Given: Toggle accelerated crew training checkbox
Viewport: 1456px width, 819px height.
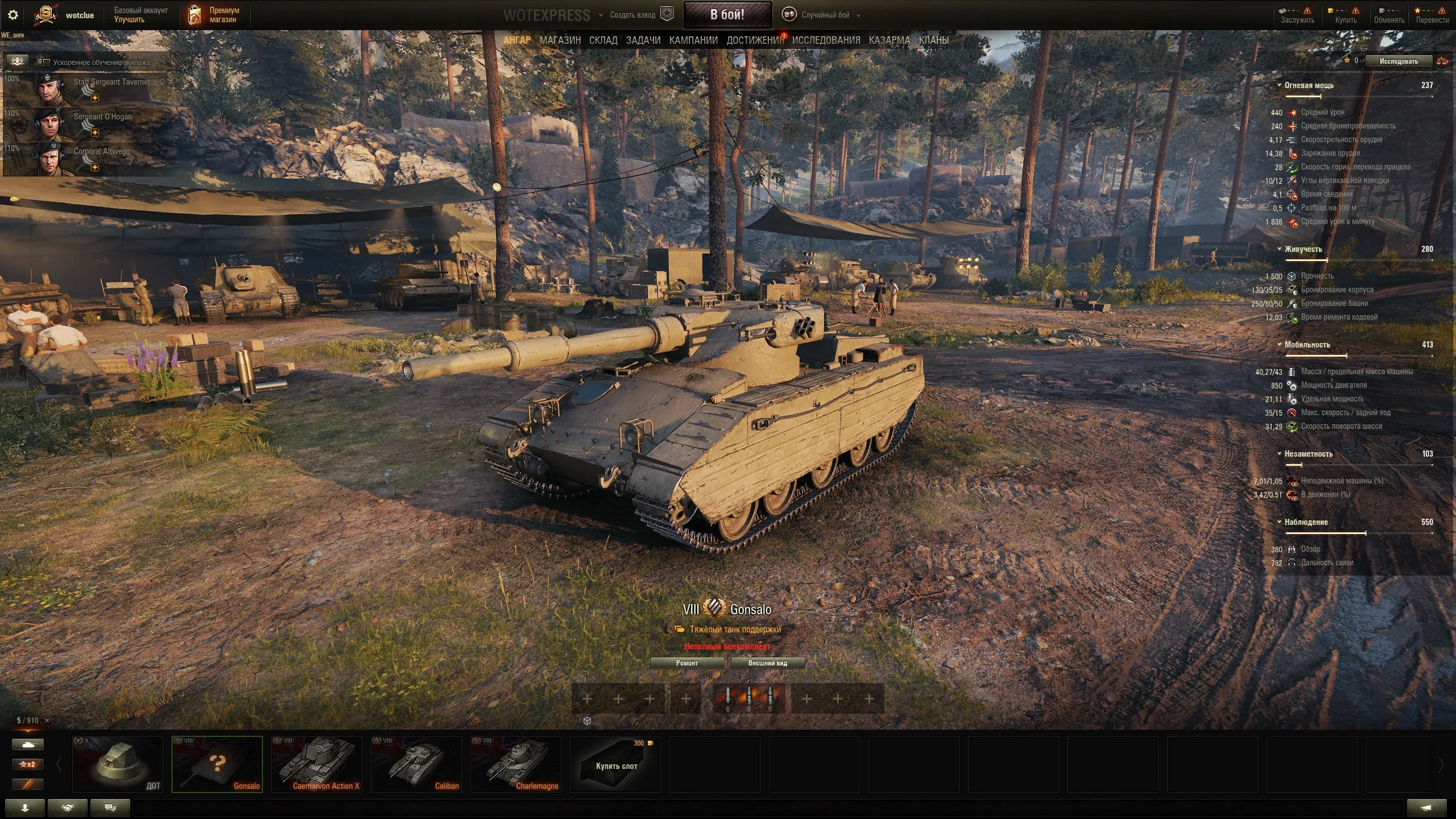Looking at the screenshot, I should [x=47, y=63].
